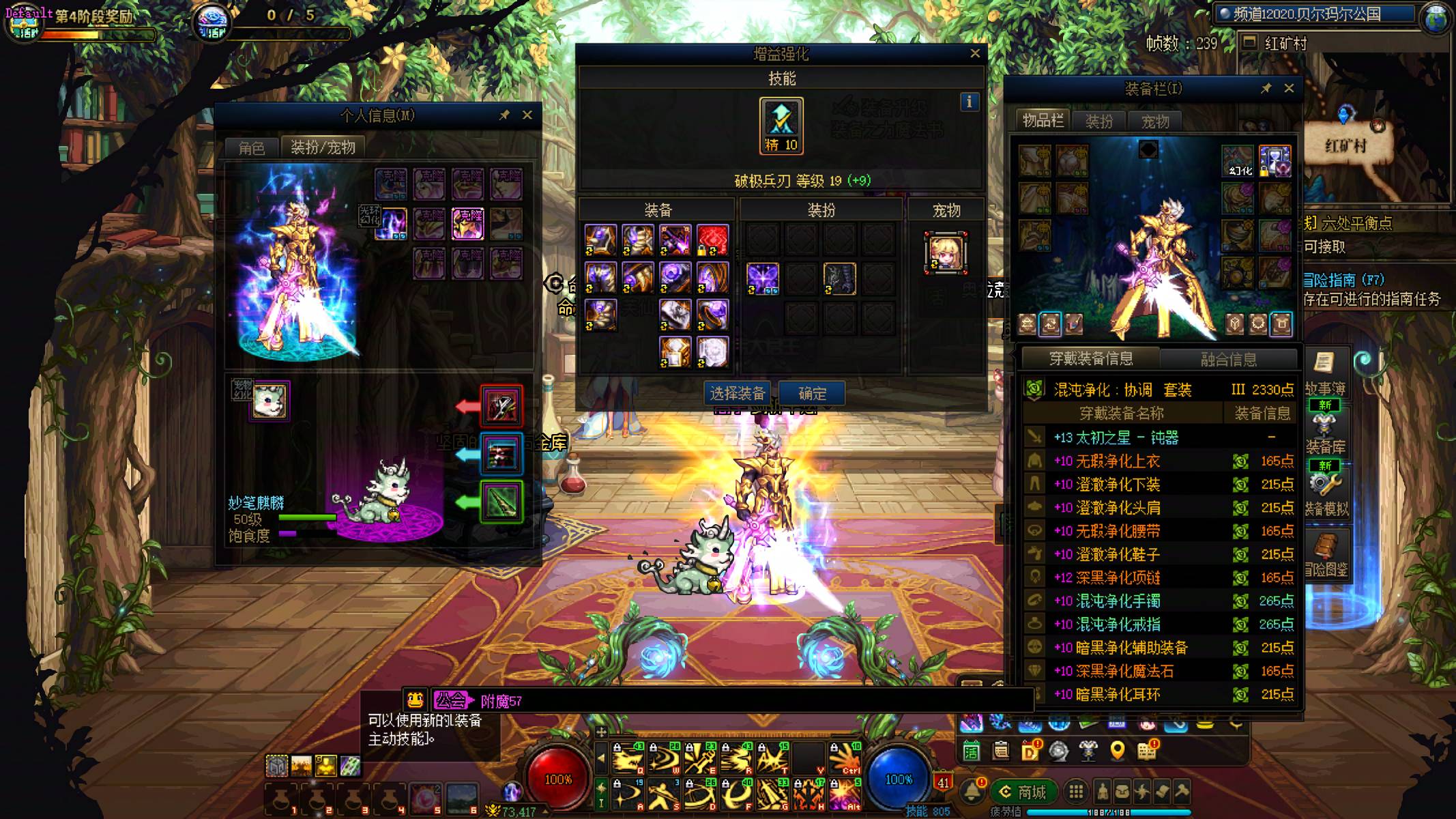Open the 宠物 tab in equipment window

tap(1155, 121)
